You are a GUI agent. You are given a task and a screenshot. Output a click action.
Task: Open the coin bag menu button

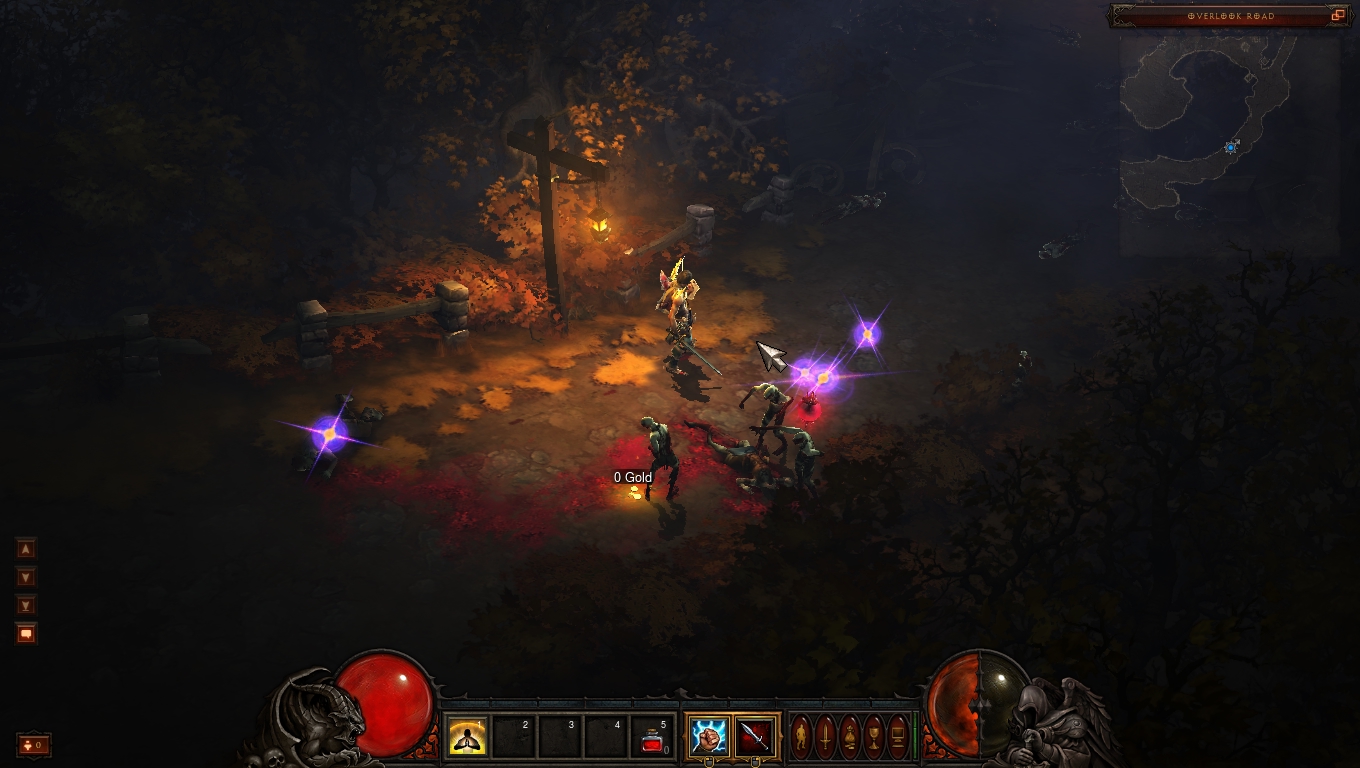[x=850, y=738]
